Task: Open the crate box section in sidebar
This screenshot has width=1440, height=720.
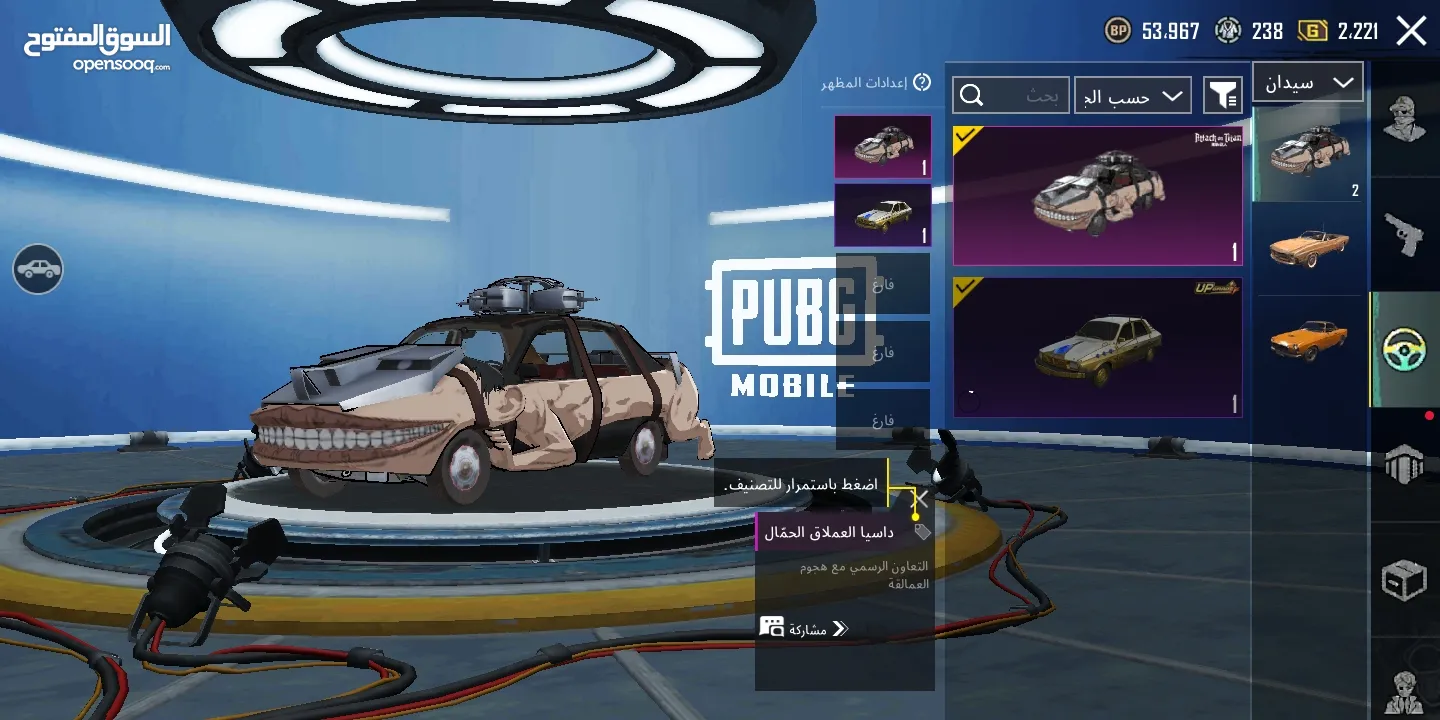Action: pyautogui.click(x=1403, y=581)
